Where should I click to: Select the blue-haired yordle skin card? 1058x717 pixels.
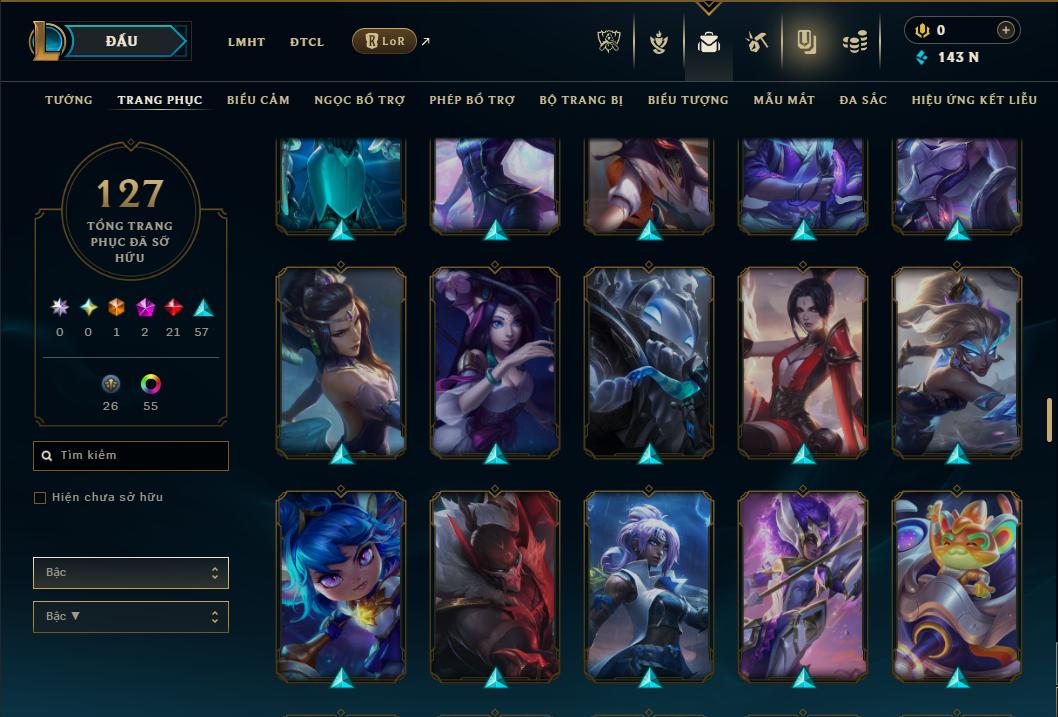pyautogui.click(x=341, y=585)
